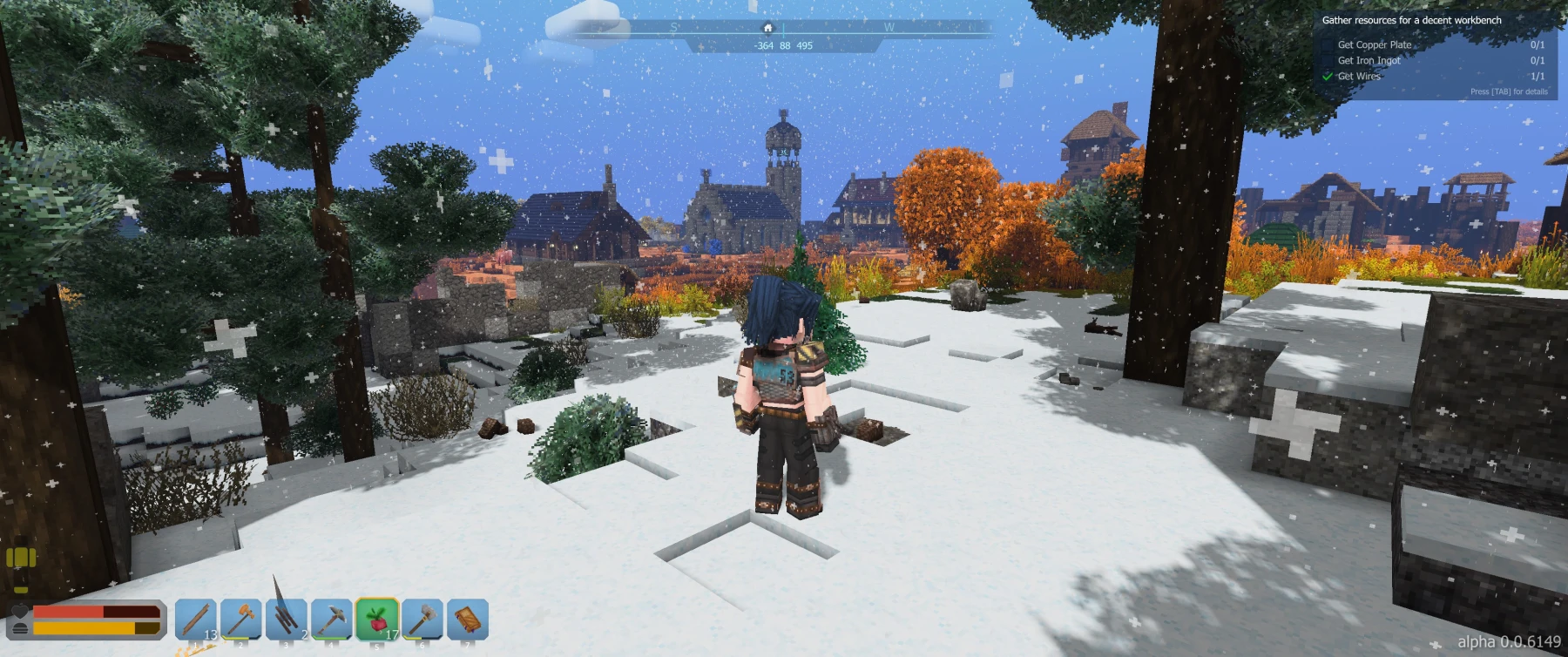
Task: Choose the red radish food slot
Action: pos(377,620)
